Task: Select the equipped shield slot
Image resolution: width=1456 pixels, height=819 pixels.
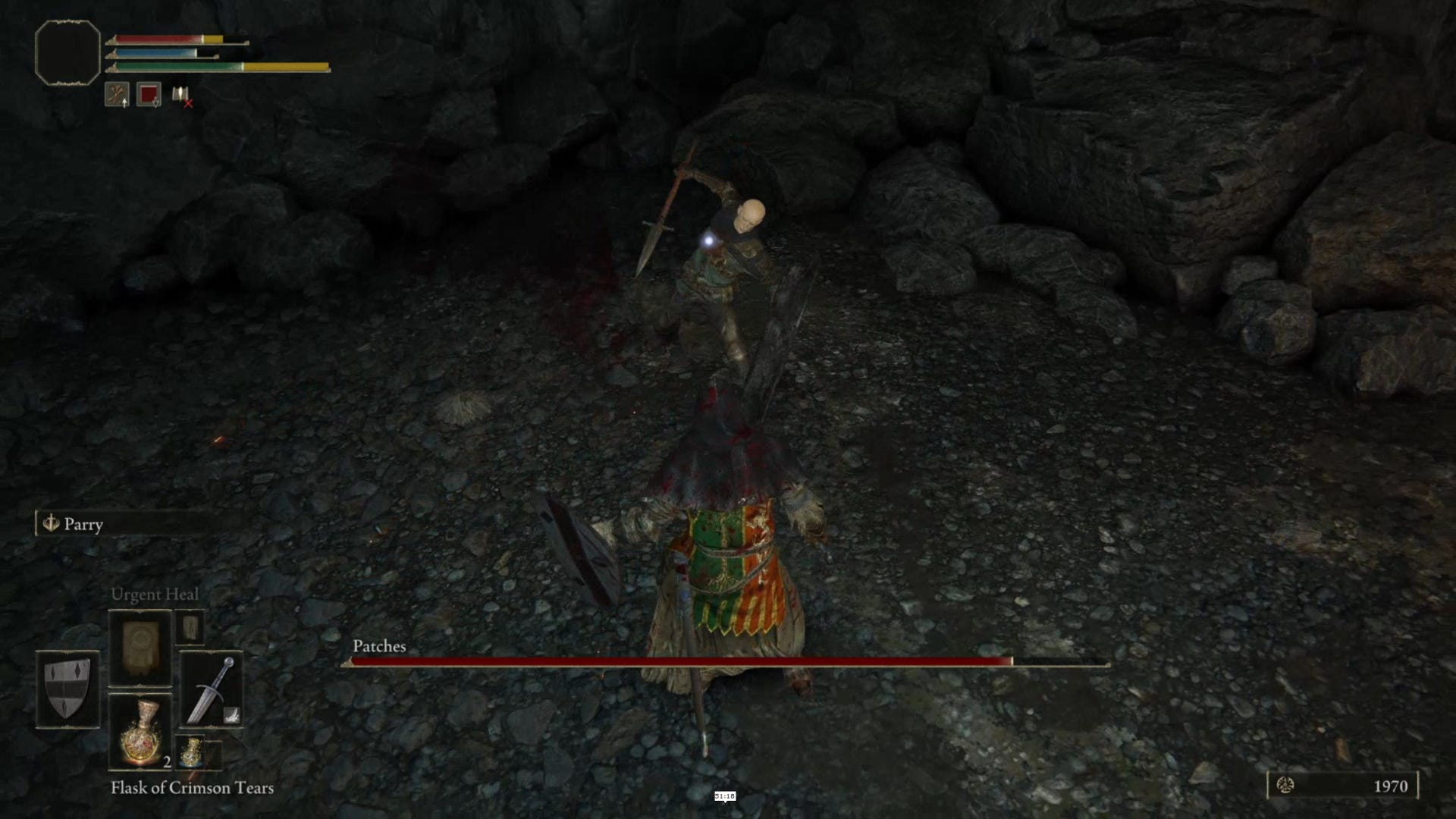Action: 67,689
